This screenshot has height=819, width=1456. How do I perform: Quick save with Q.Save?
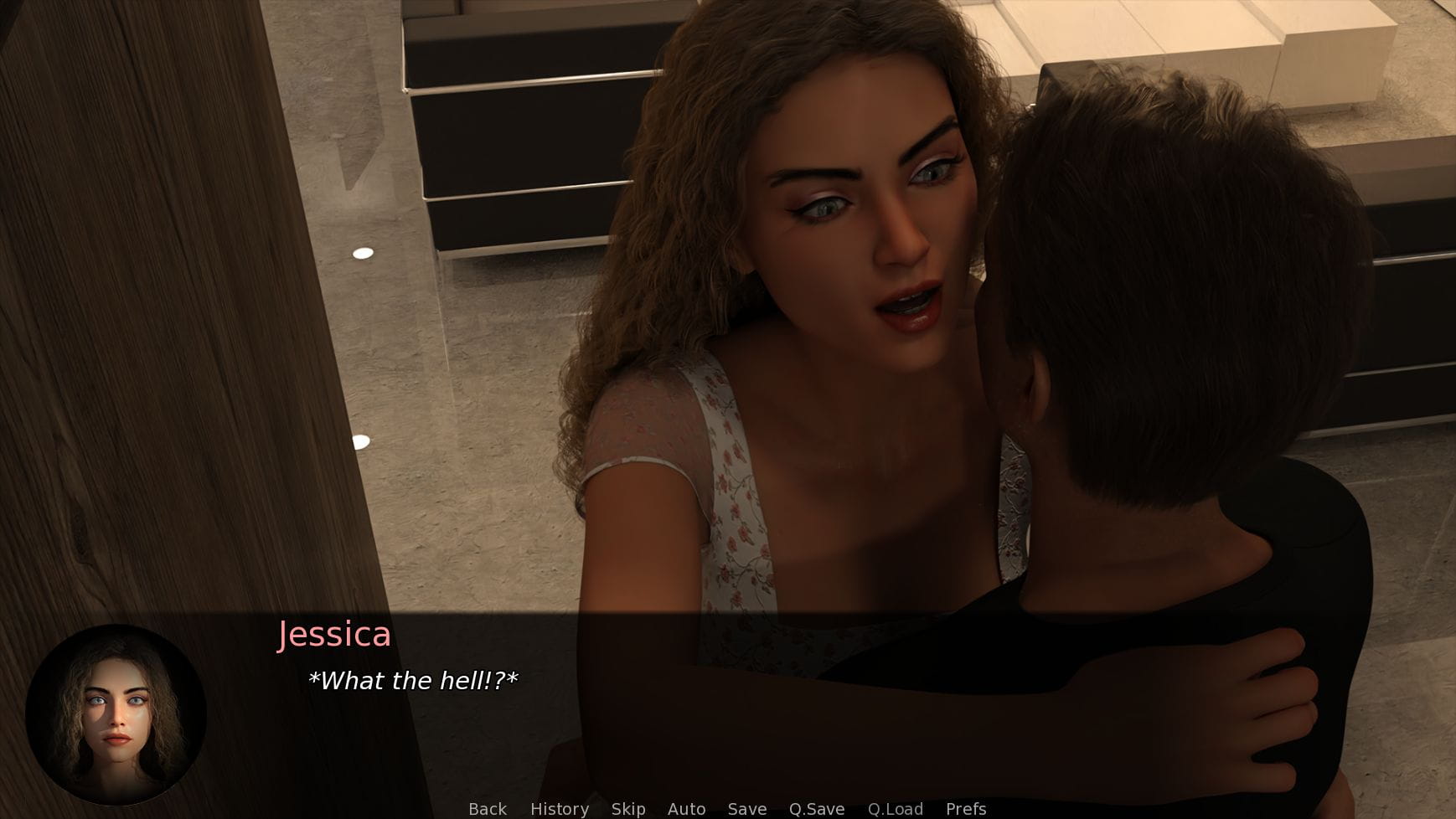[x=817, y=809]
